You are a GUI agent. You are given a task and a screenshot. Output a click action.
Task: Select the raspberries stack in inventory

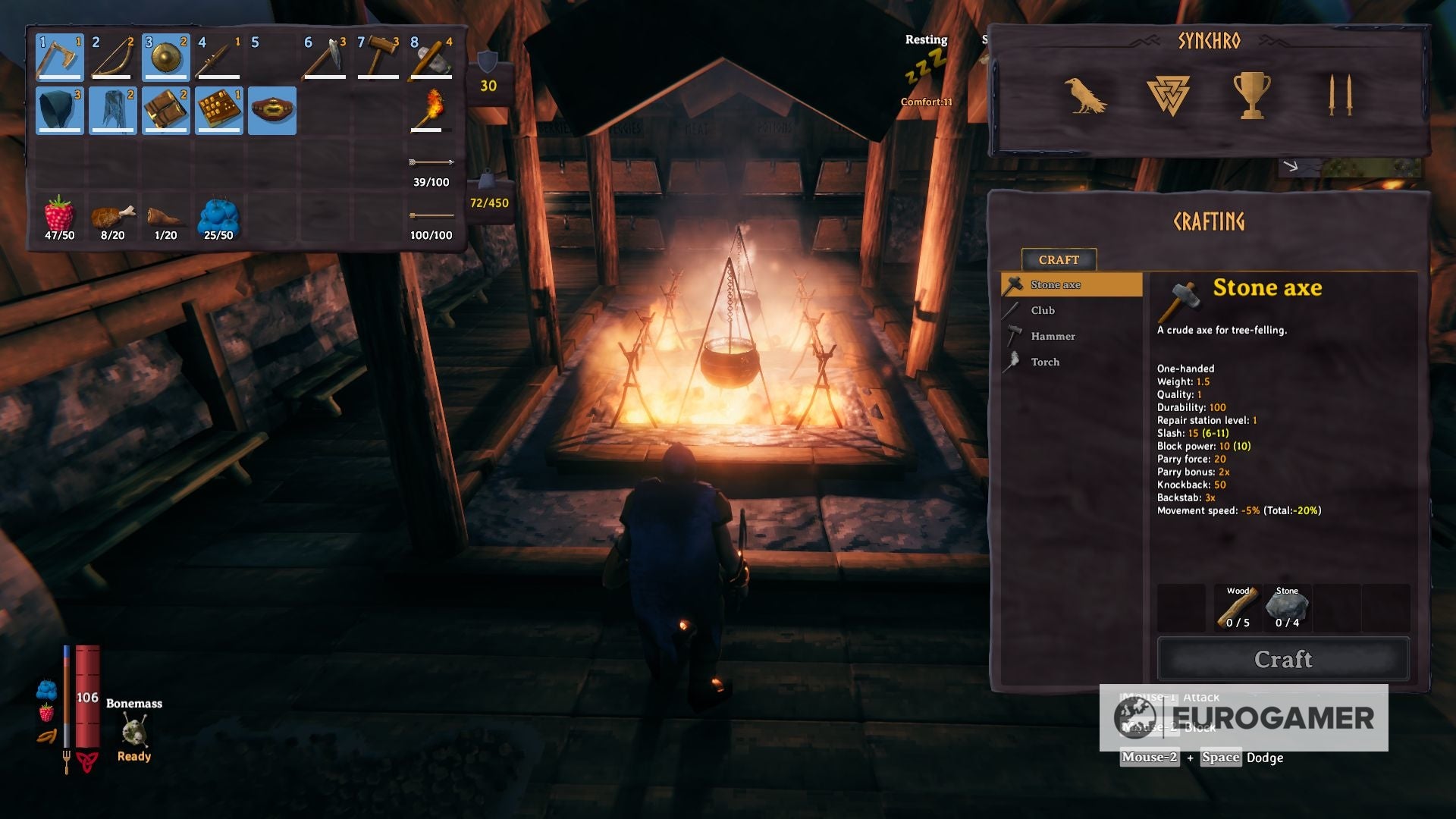coord(58,218)
